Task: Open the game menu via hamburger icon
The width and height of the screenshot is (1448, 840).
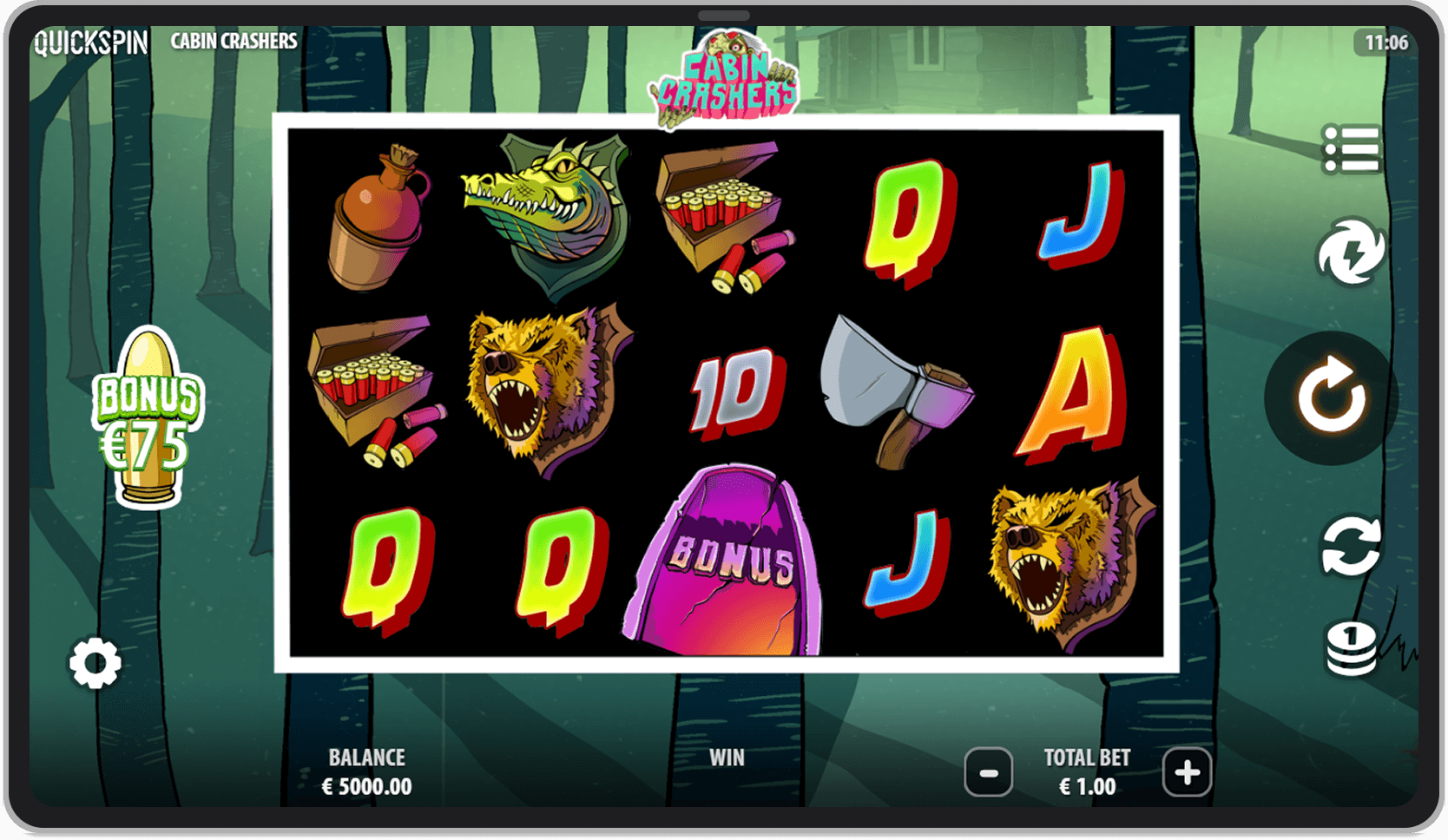Action: click(x=1351, y=146)
